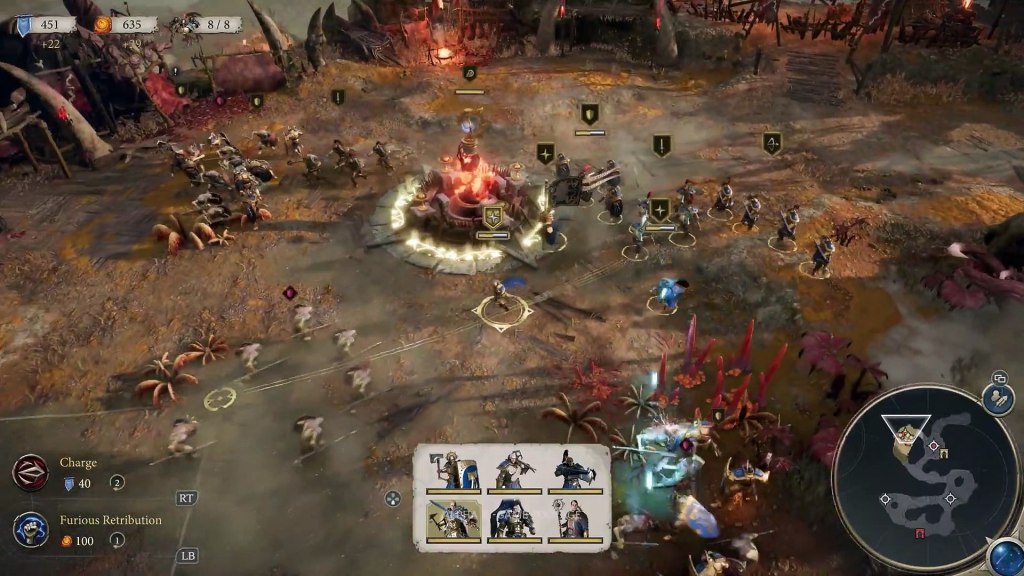Select the dark-plumed crossbow unit portrait
The image size is (1024, 576).
(x=575, y=469)
